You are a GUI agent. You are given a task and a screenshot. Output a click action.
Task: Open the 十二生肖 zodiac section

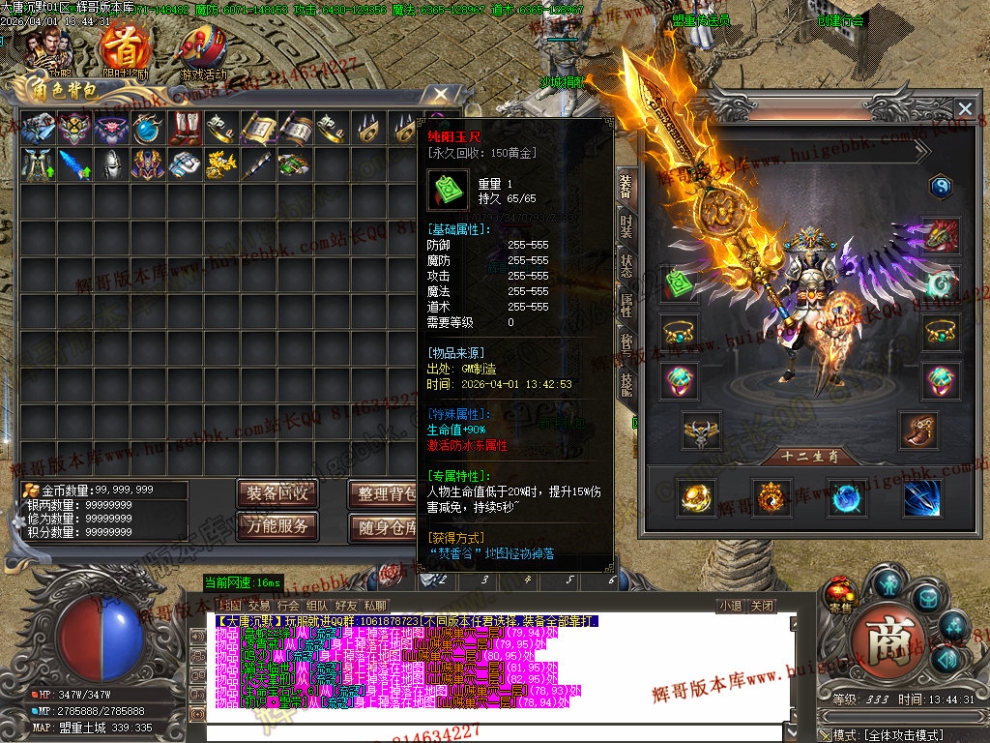[809, 457]
